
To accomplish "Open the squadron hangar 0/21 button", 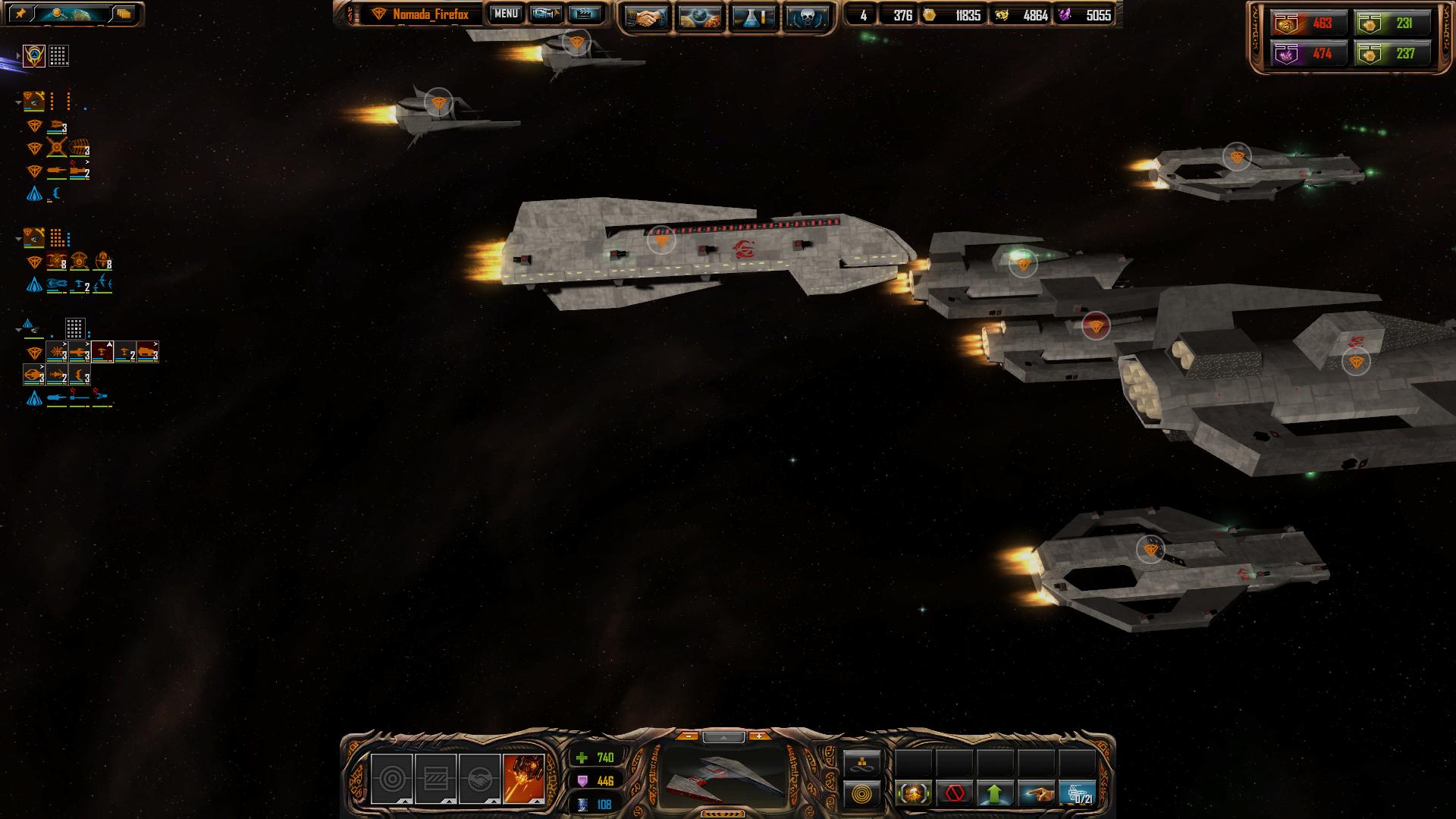I will (x=1077, y=794).
